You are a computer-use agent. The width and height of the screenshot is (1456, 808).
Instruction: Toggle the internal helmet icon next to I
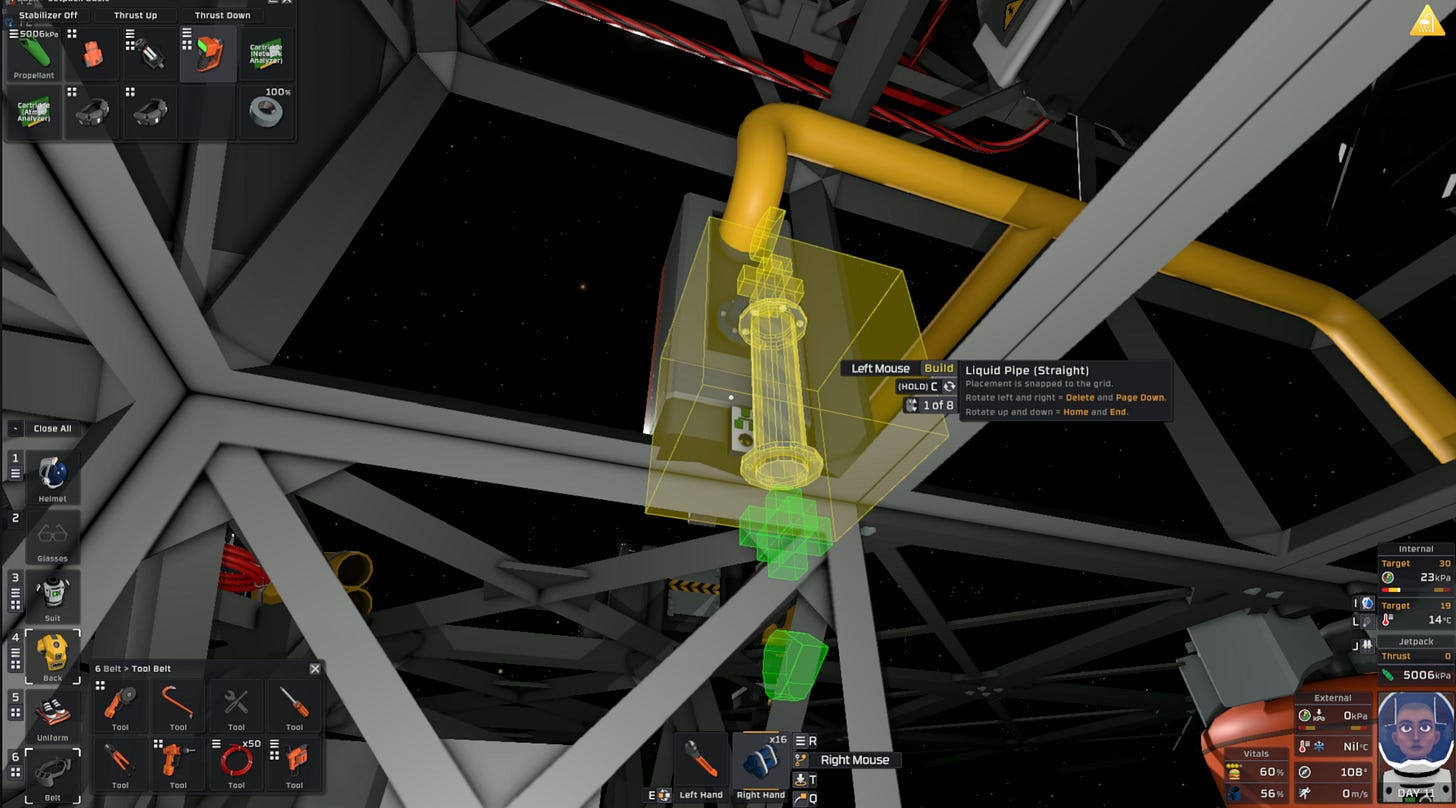(1368, 603)
